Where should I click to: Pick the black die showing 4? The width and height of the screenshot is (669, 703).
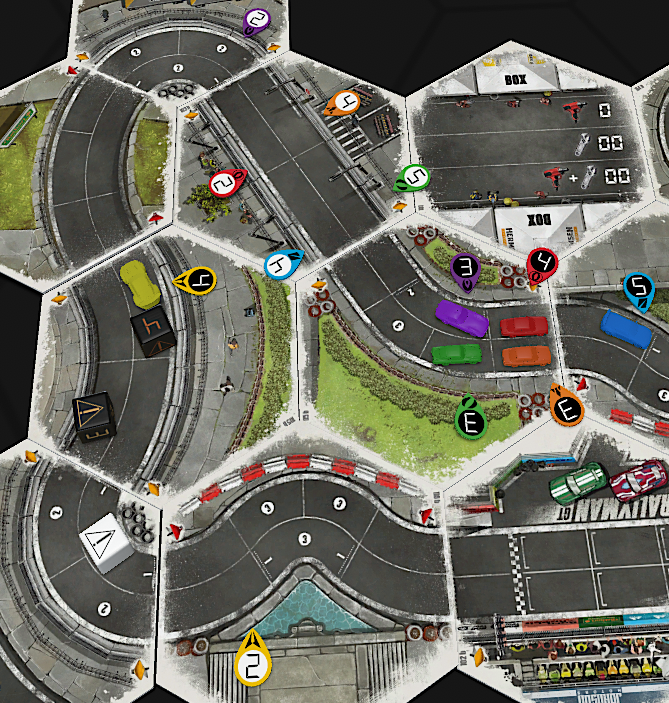152,331
